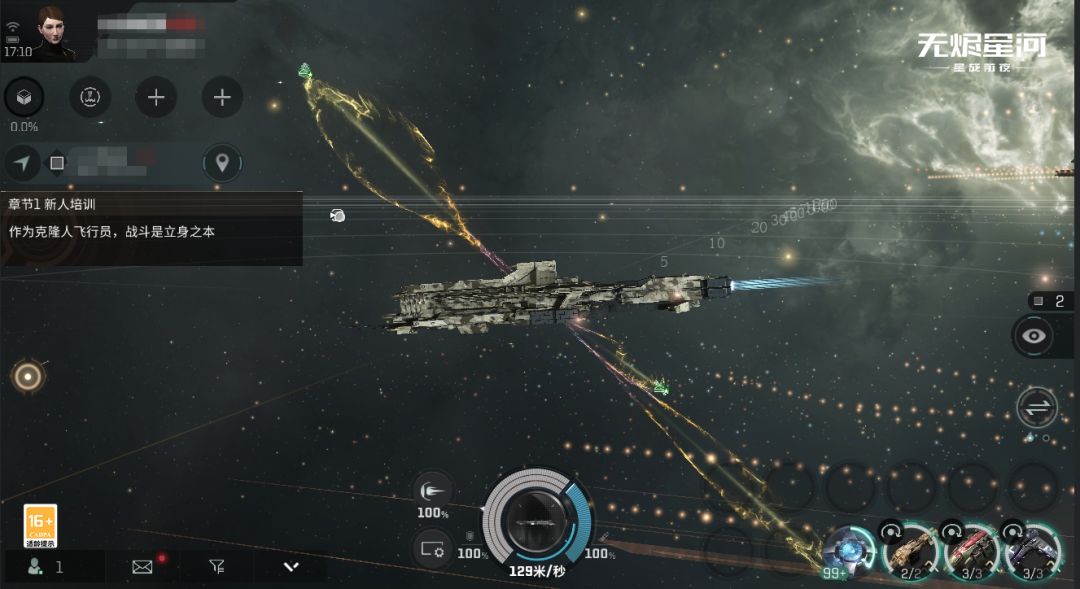
Task: Click the ship speed dial
Action: (537, 520)
